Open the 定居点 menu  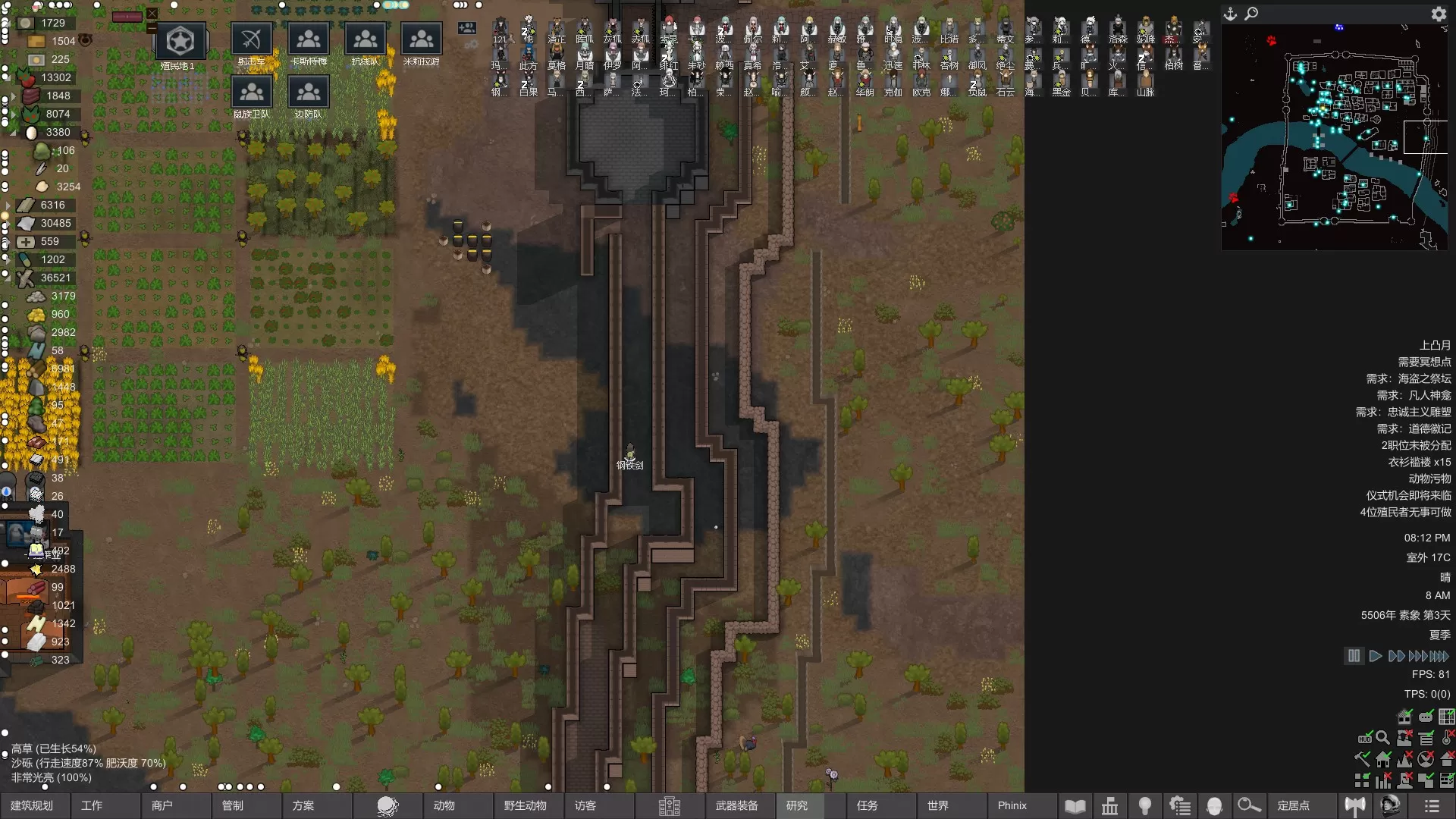1294,805
